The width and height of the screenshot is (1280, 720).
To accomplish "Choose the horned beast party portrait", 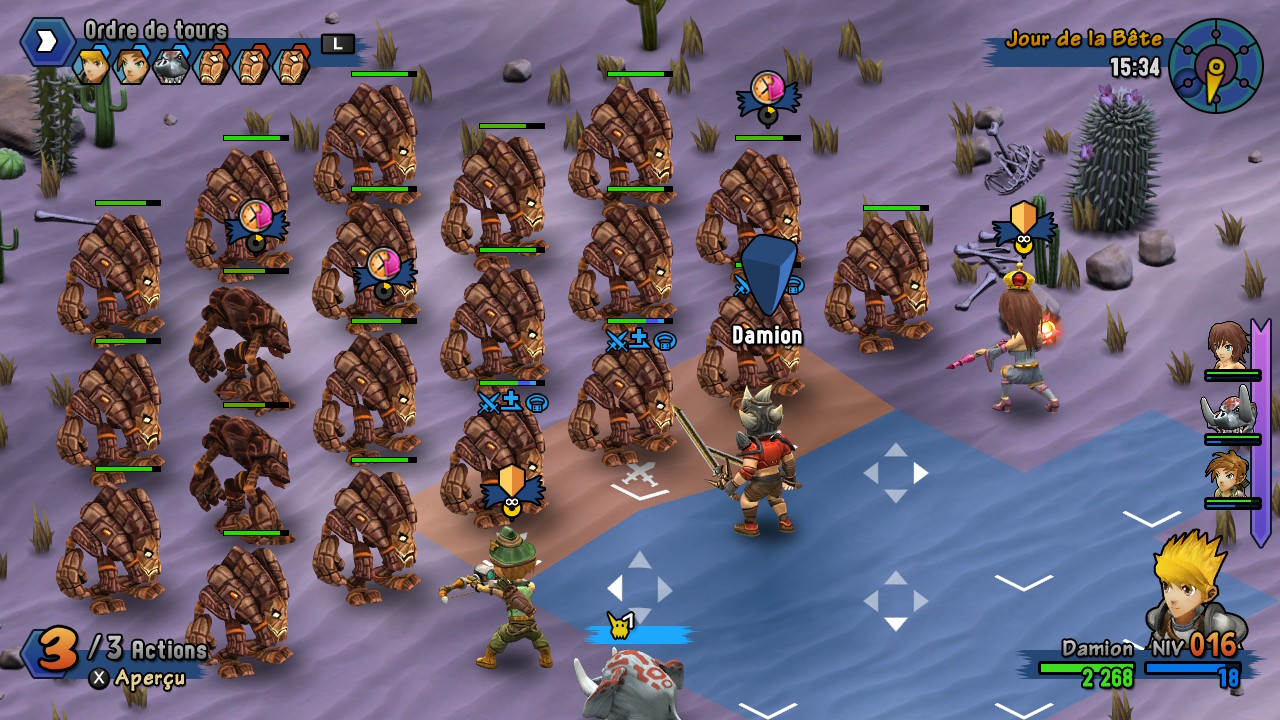I will 1230,411.
